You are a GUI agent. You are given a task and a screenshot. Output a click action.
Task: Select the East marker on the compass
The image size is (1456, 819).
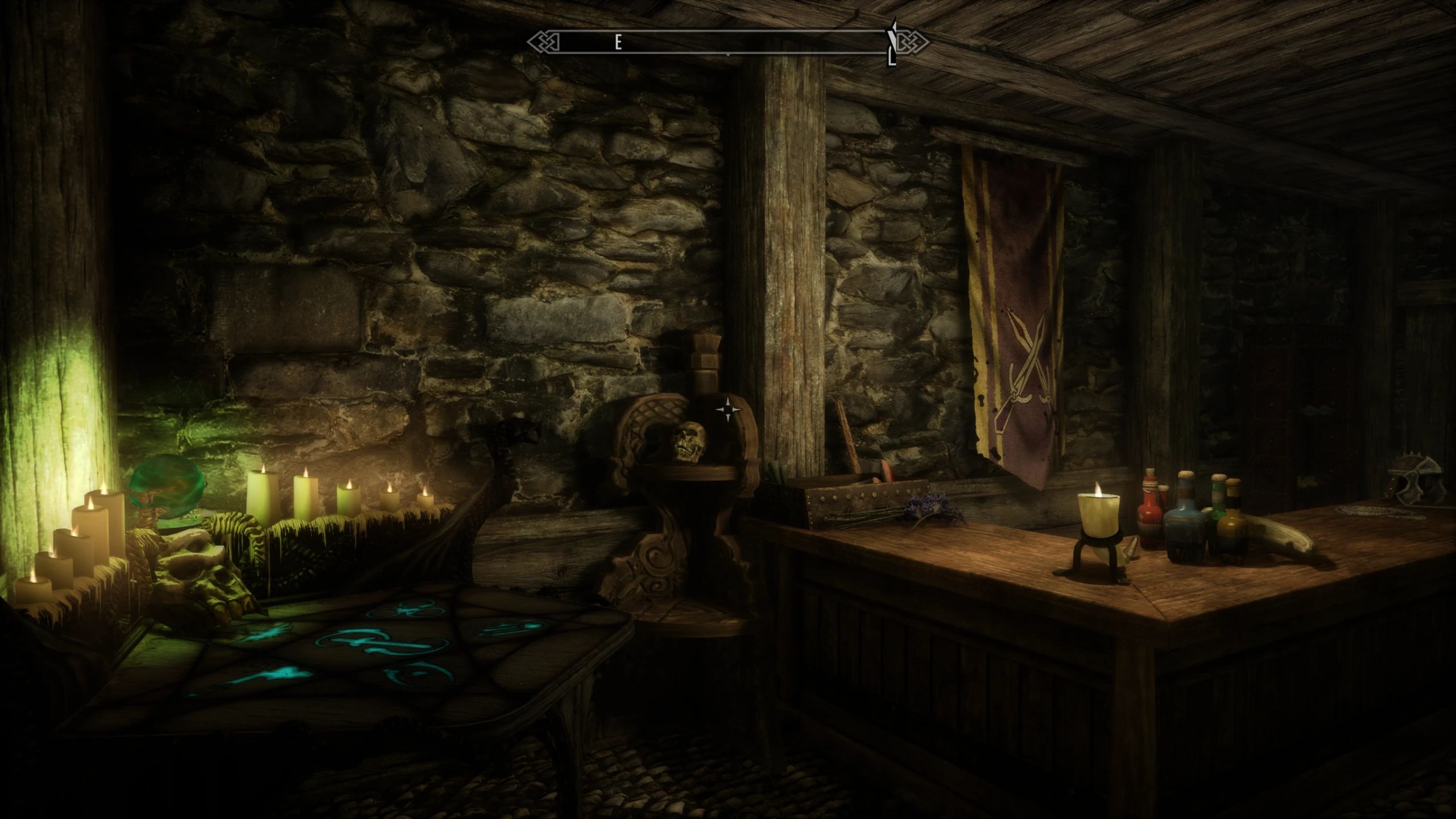tap(618, 43)
